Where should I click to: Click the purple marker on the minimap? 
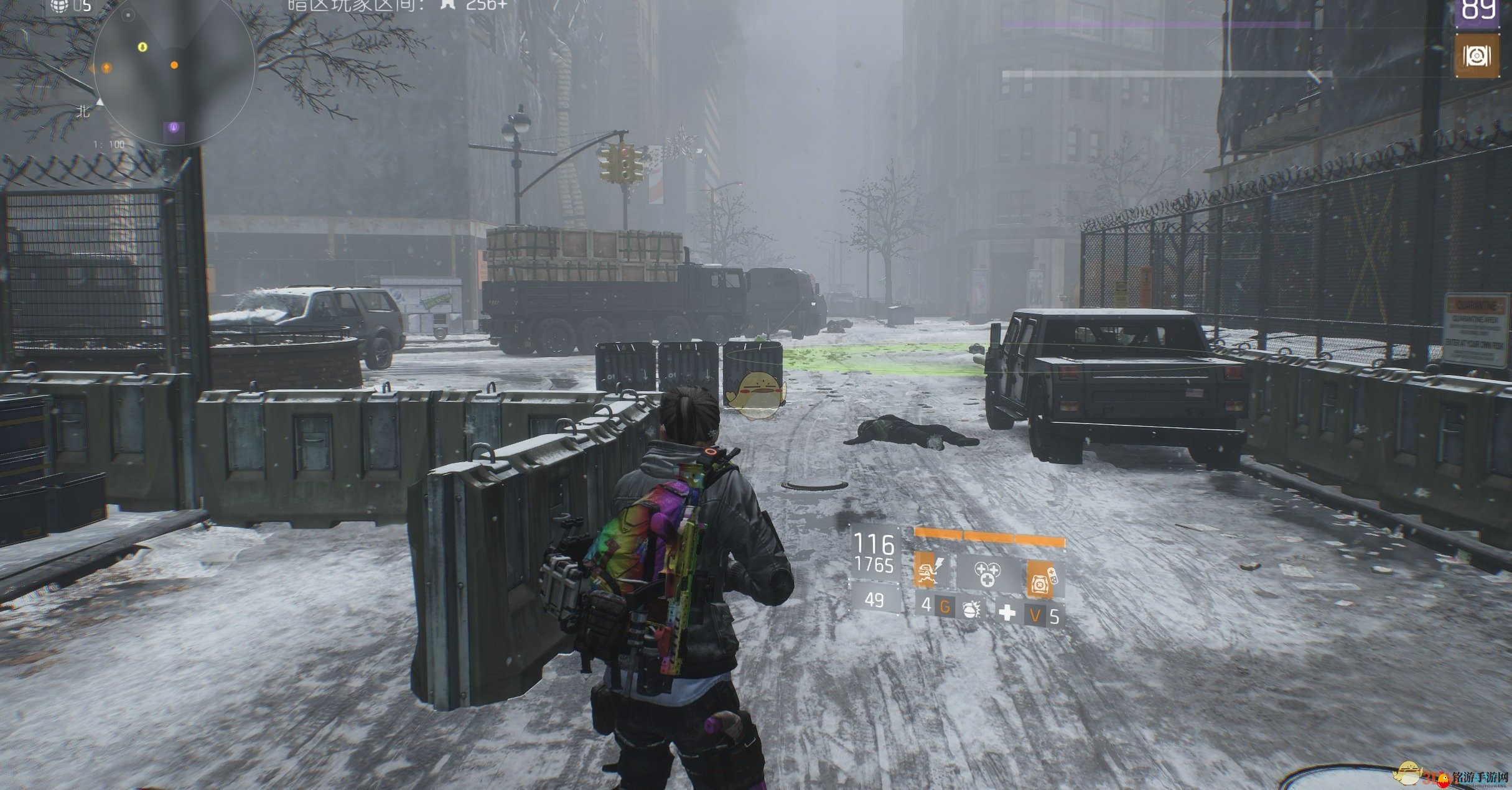click(174, 129)
